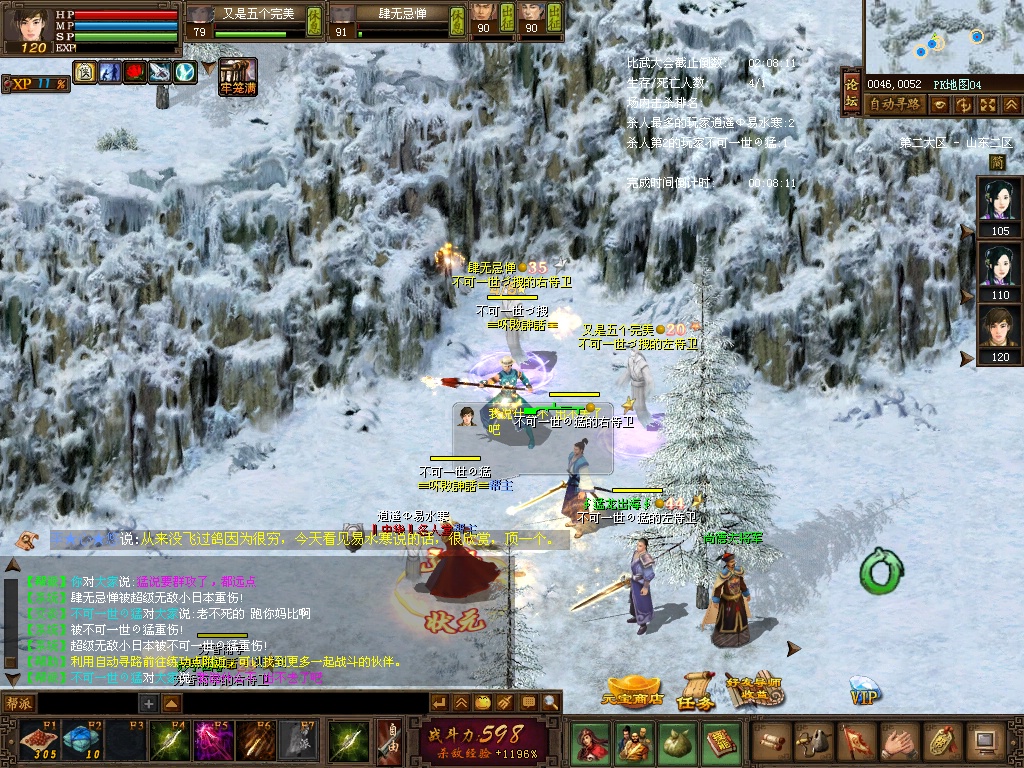Activate the purple lightning skill in F5

coord(213,741)
